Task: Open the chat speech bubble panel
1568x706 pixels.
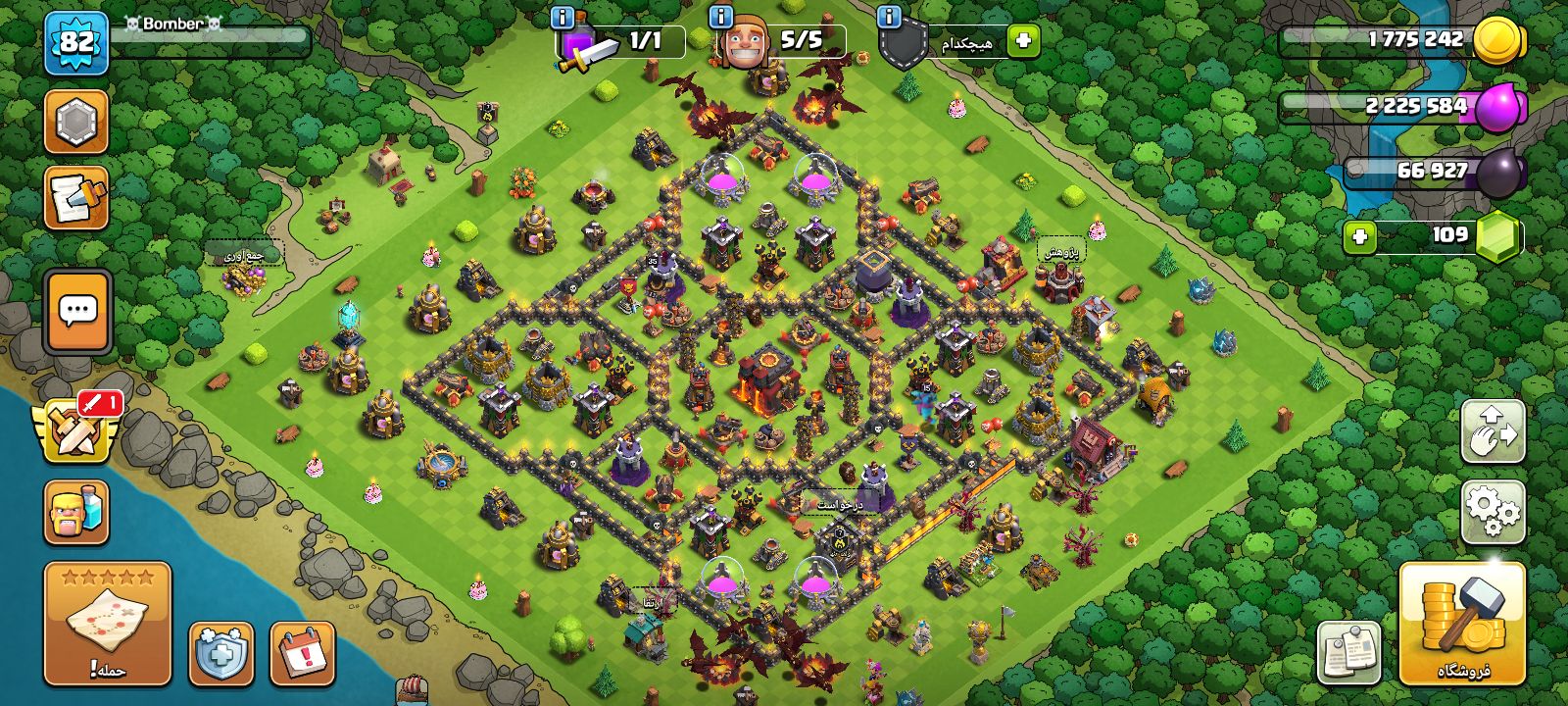Action: click(78, 312)
